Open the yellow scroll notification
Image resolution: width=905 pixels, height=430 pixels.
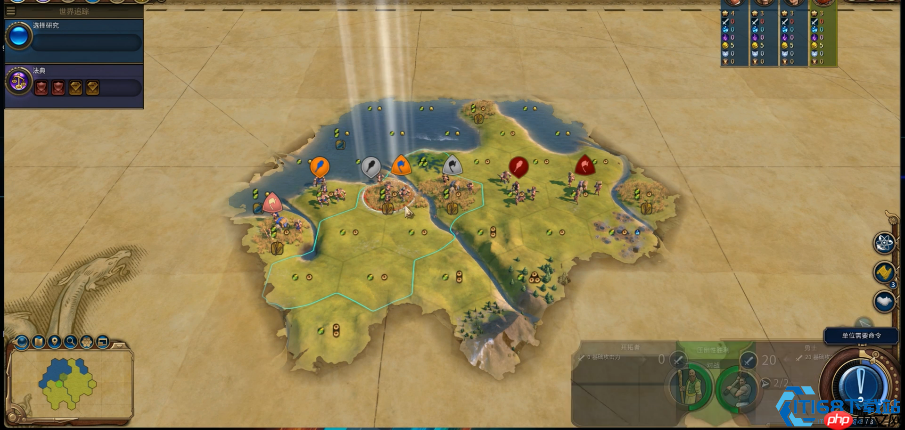point(884,272)
